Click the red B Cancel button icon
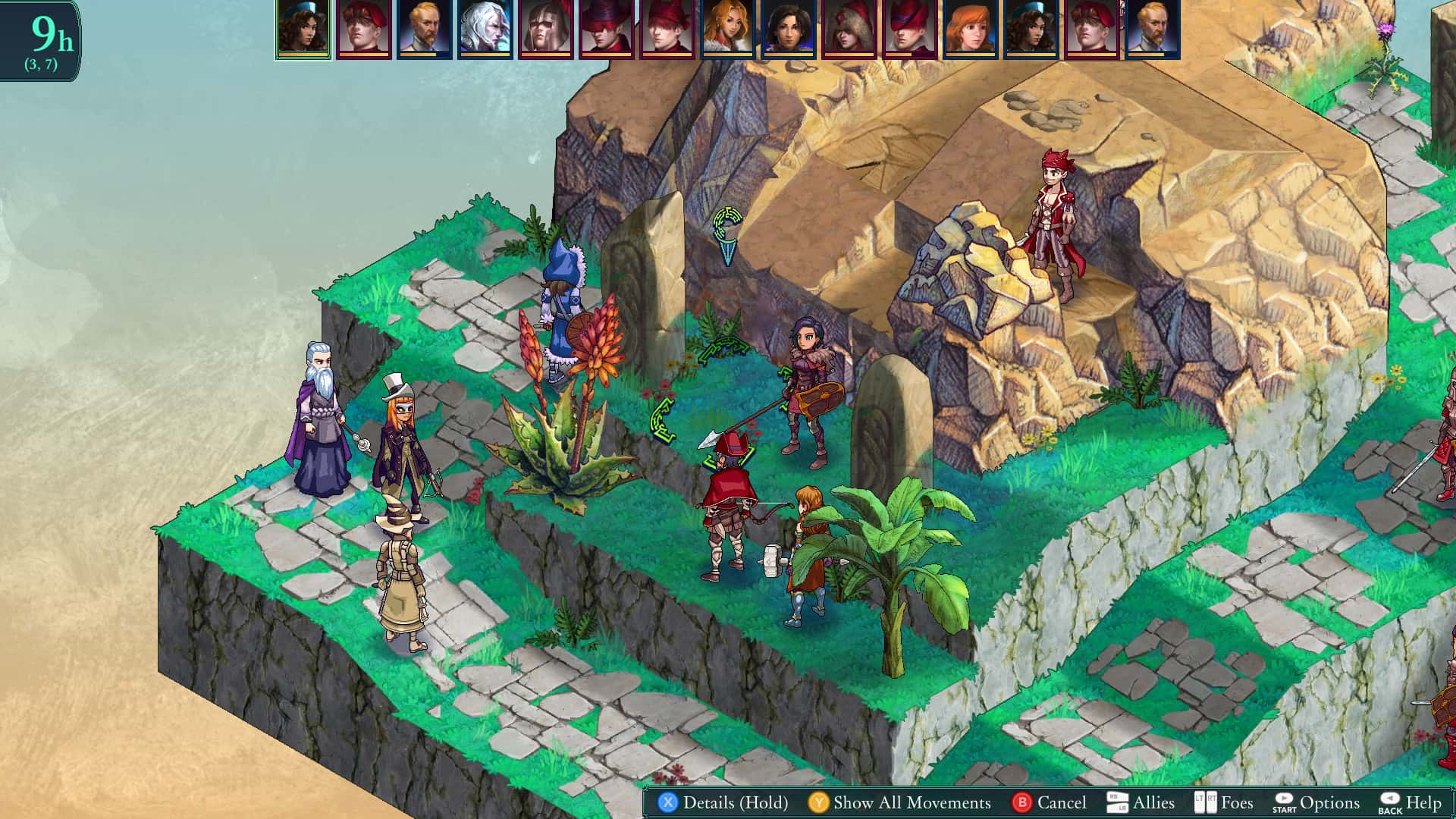This screenshot has width=1456, height=819. 1021,802
